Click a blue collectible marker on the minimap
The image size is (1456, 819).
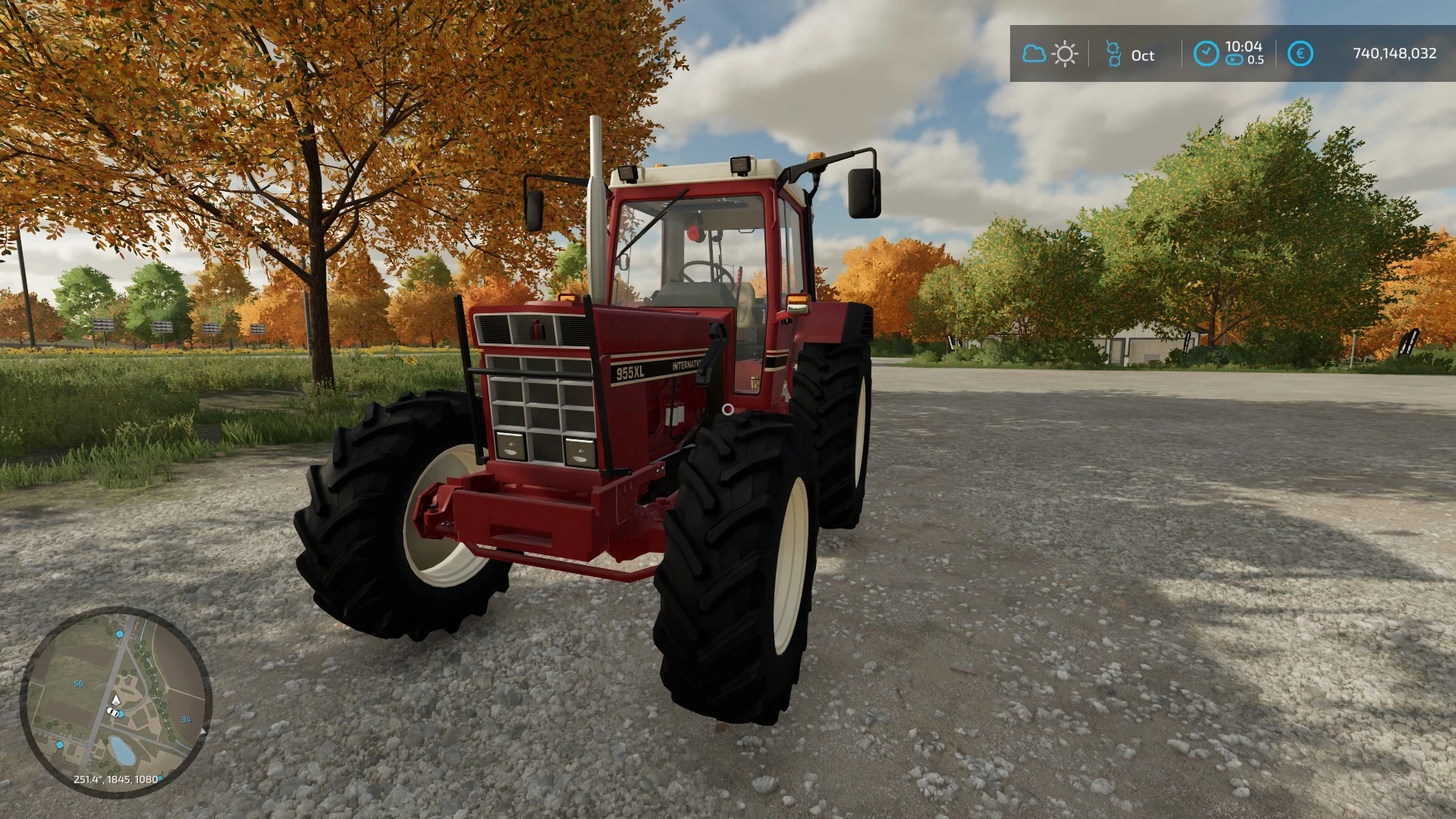(120, 634)
